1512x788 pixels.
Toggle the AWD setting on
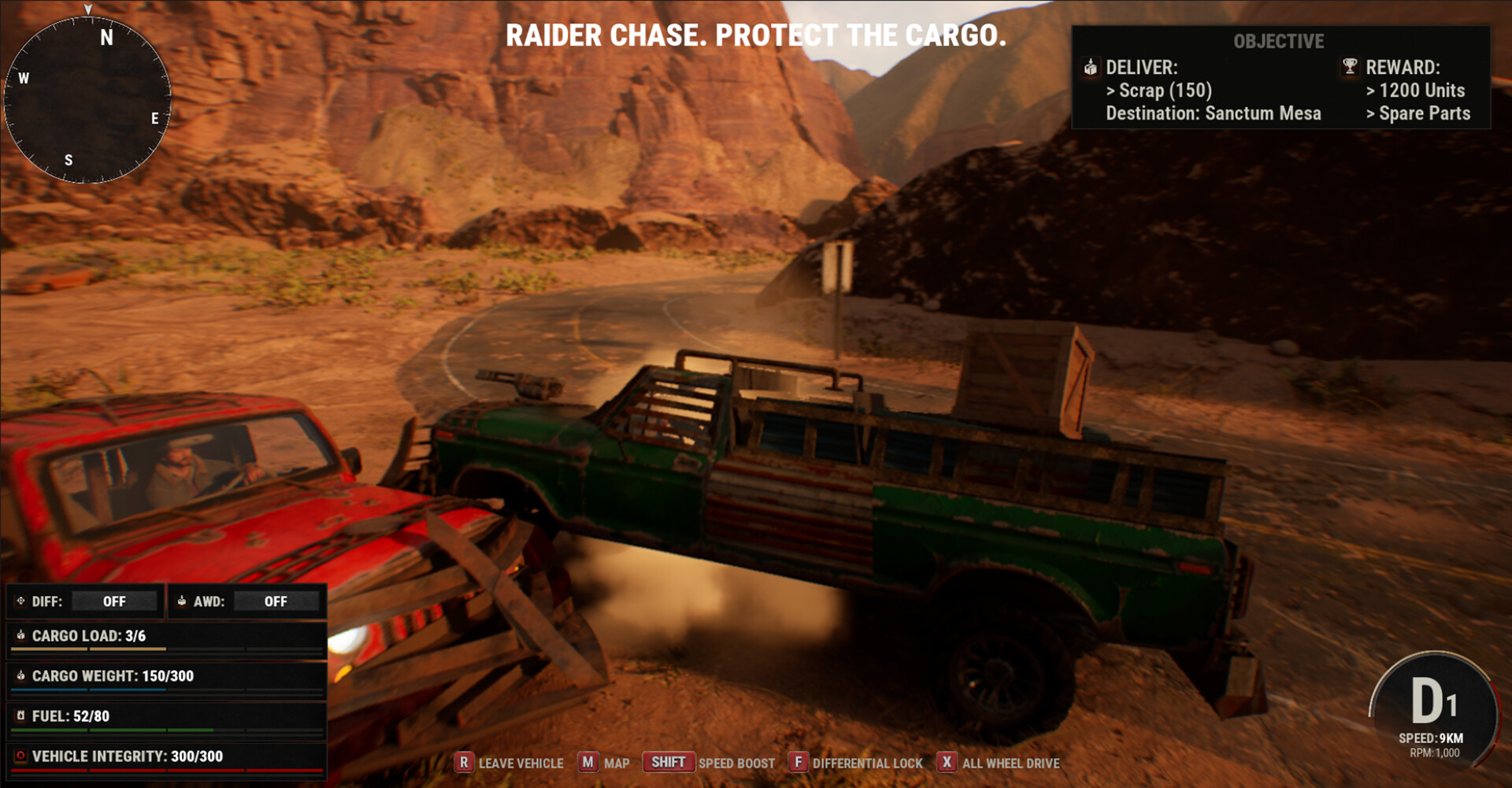coord(276,601)
